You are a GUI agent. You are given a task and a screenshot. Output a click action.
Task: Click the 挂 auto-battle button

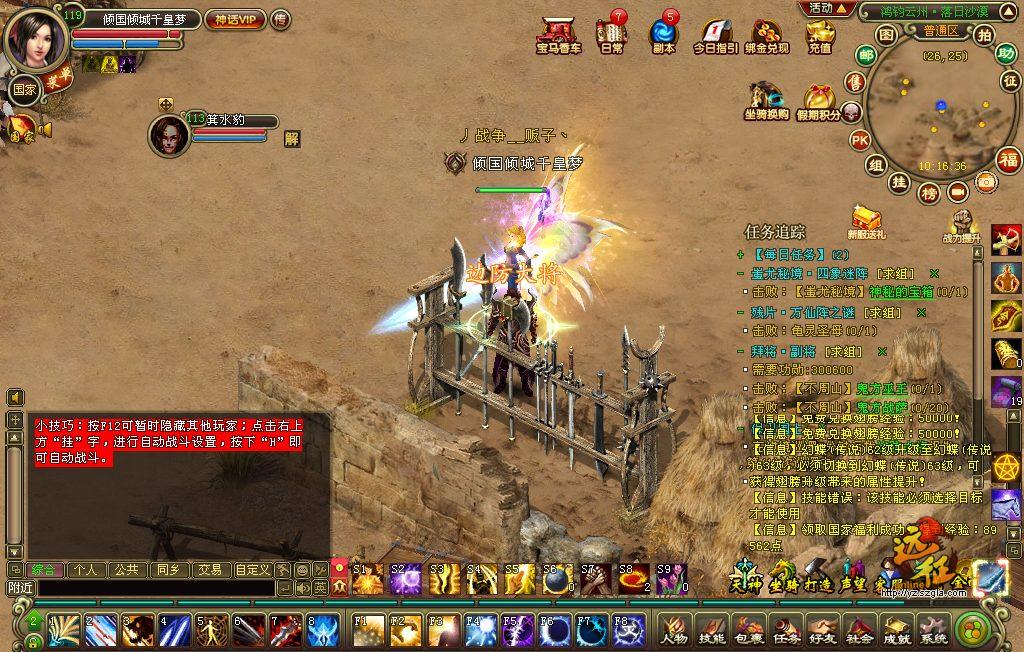[900, 182]
